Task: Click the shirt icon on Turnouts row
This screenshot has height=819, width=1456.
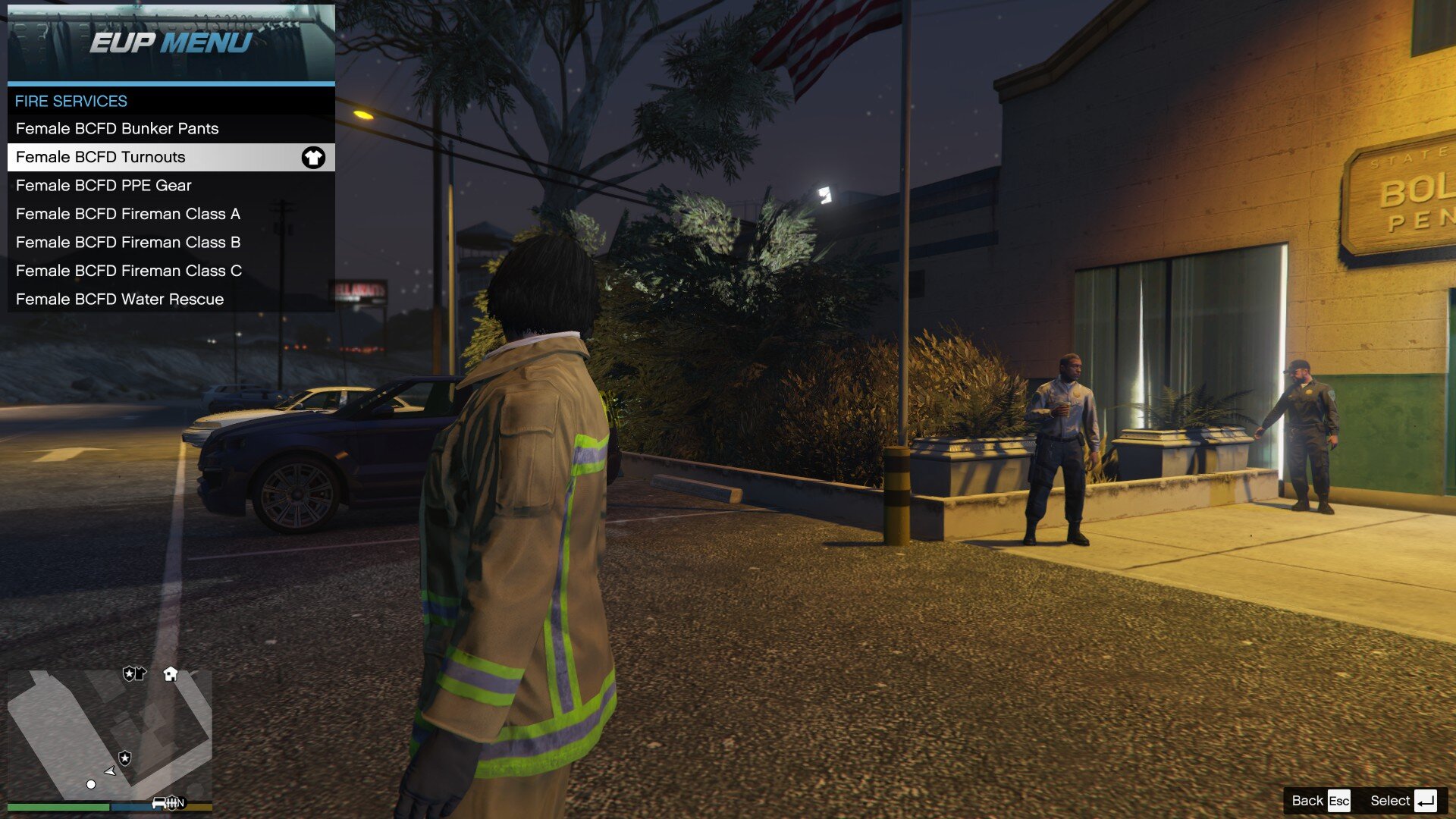Action: 313,158
